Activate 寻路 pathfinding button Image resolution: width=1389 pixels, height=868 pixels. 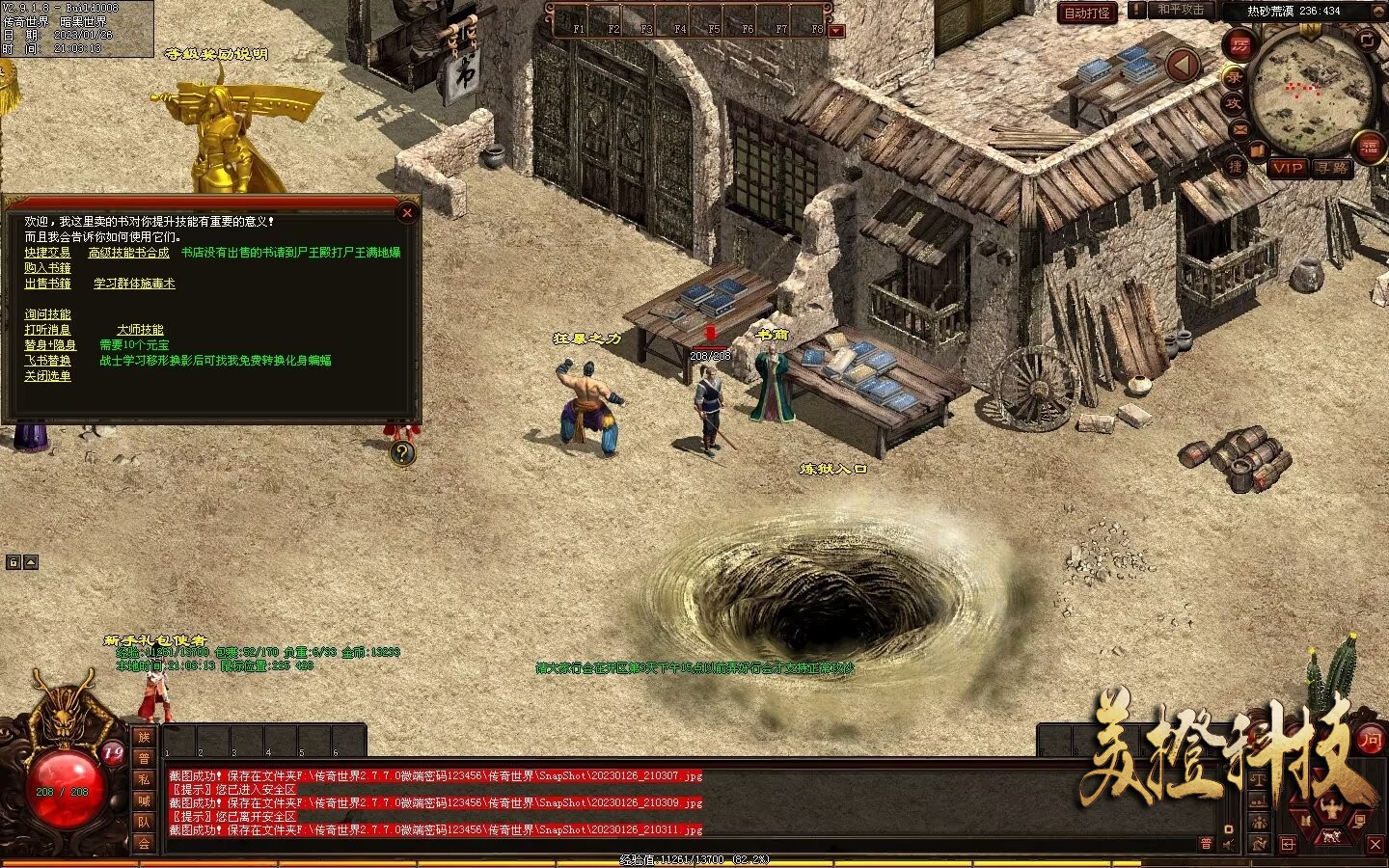pyautogui.click(x=1332, y=168)
